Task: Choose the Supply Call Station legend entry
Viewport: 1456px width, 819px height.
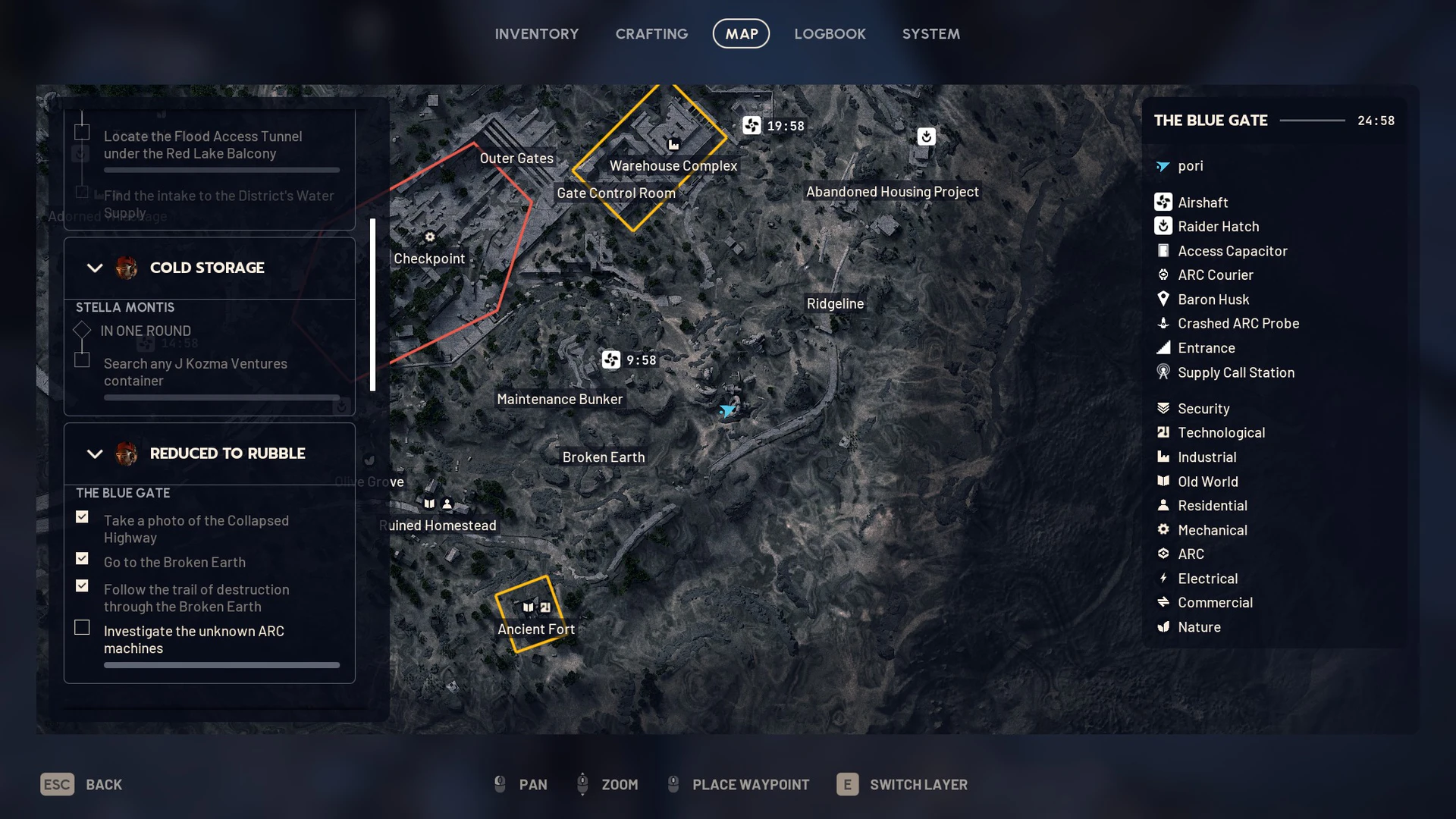Action: (x=1235, y=372)
